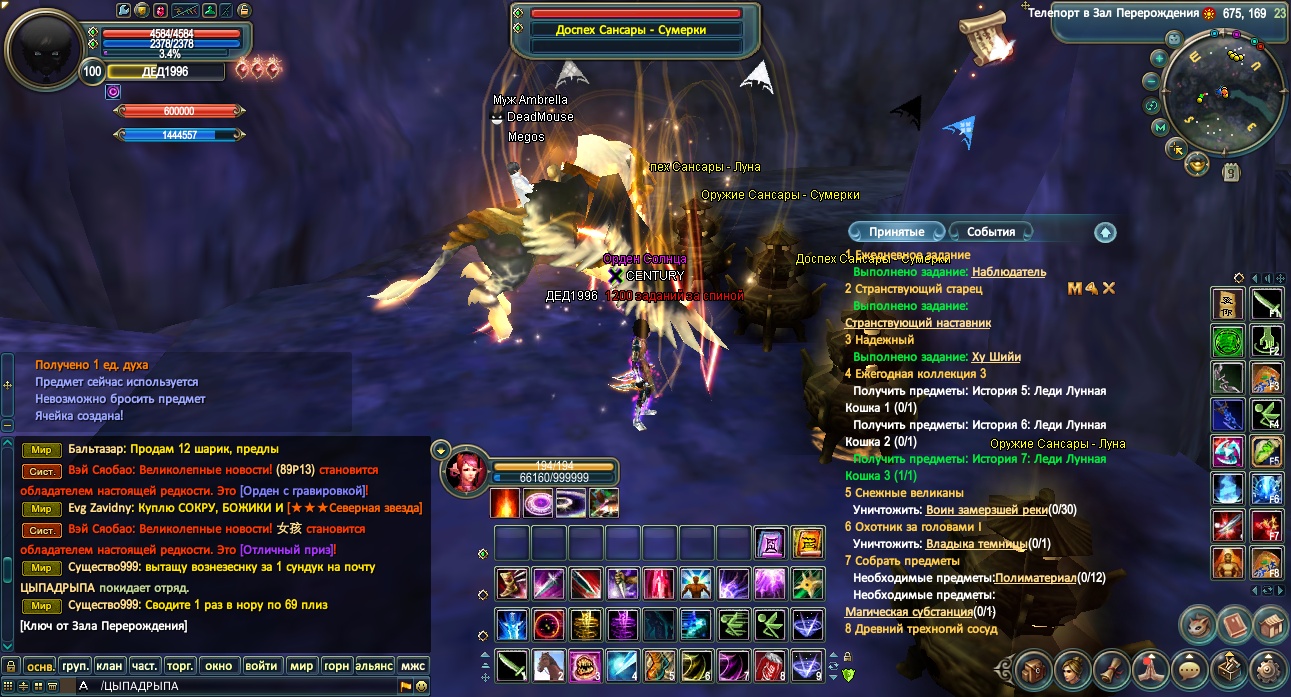Zoom out the minimap with minus button
1291x697 pixels.
1152,81
